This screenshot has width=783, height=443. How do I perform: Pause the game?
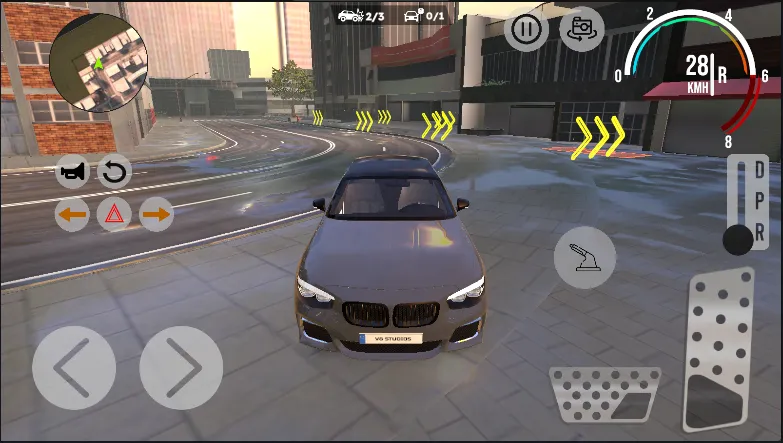(527, 29)
